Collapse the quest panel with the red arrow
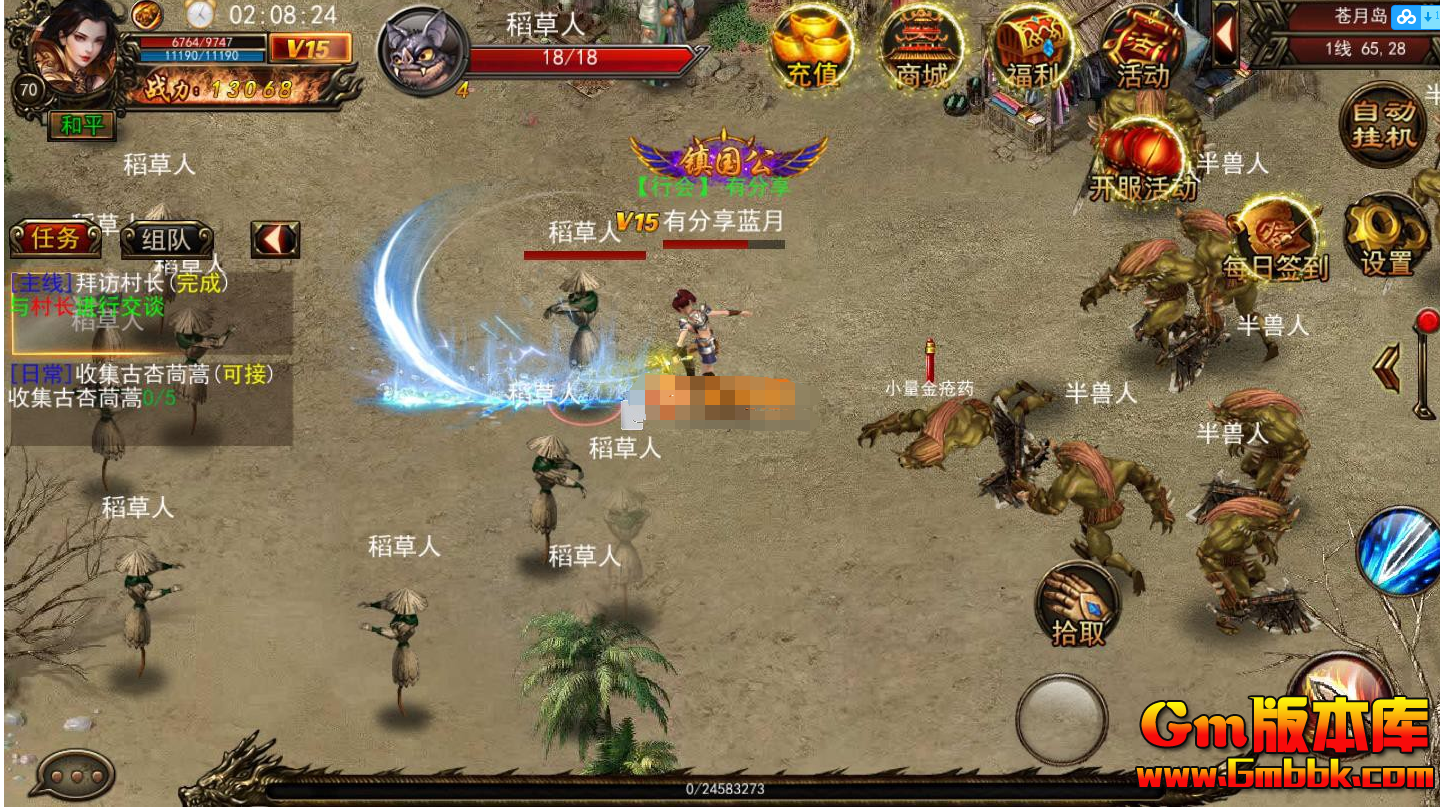The width and height of the screenshot is (1440, 807). [x=275, y=240]
